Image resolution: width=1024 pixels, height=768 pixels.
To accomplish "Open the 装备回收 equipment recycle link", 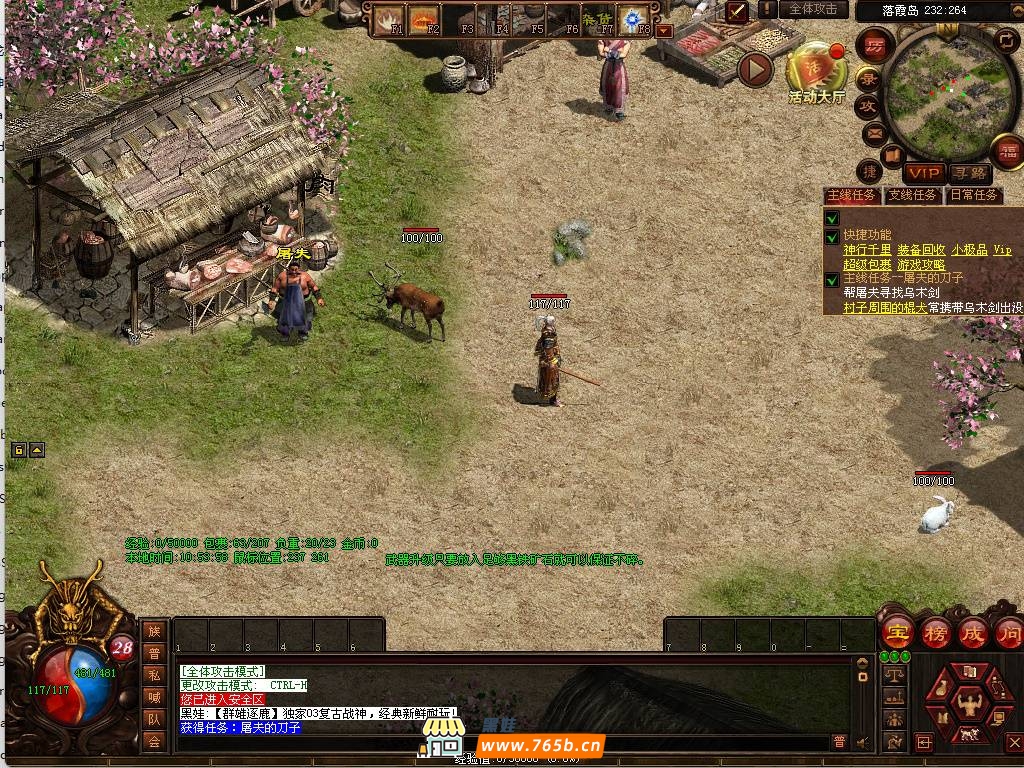I will (x=921, y=249).
